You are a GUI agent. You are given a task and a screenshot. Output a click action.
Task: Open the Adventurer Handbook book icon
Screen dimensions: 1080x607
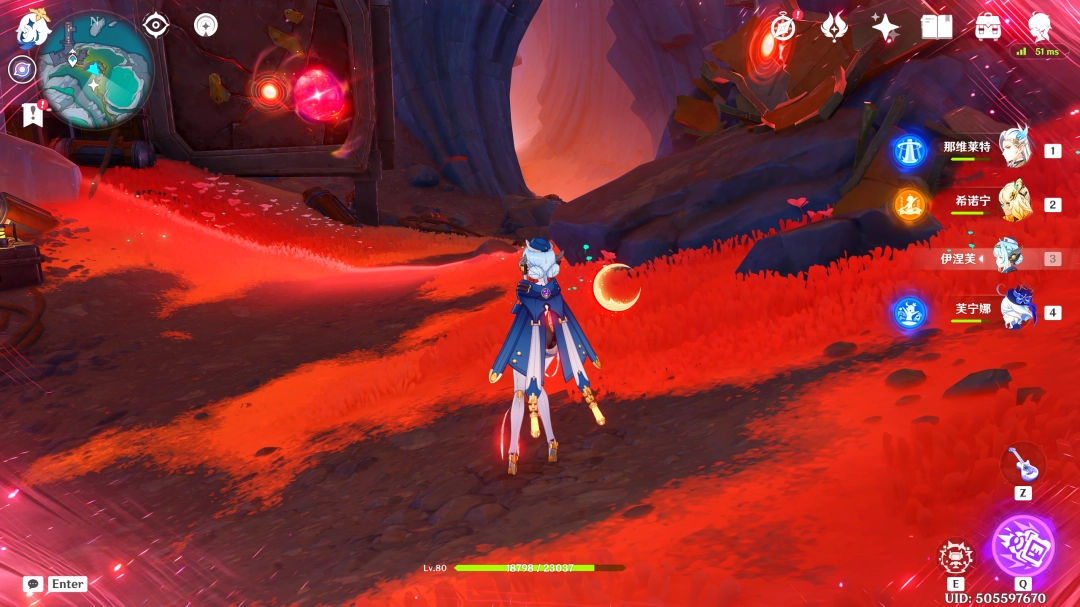(936, 27)
